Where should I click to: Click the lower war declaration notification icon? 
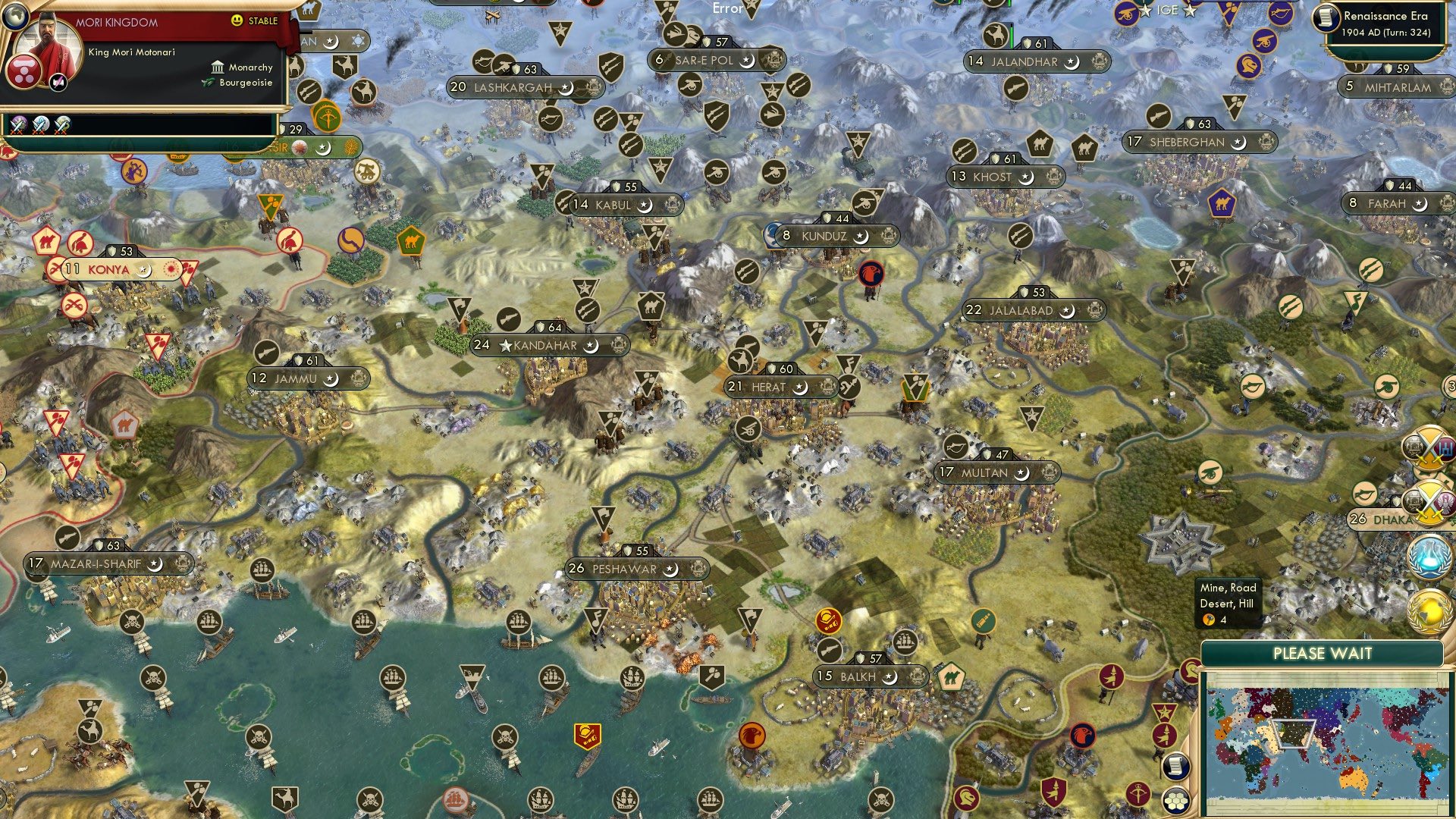1429,500
